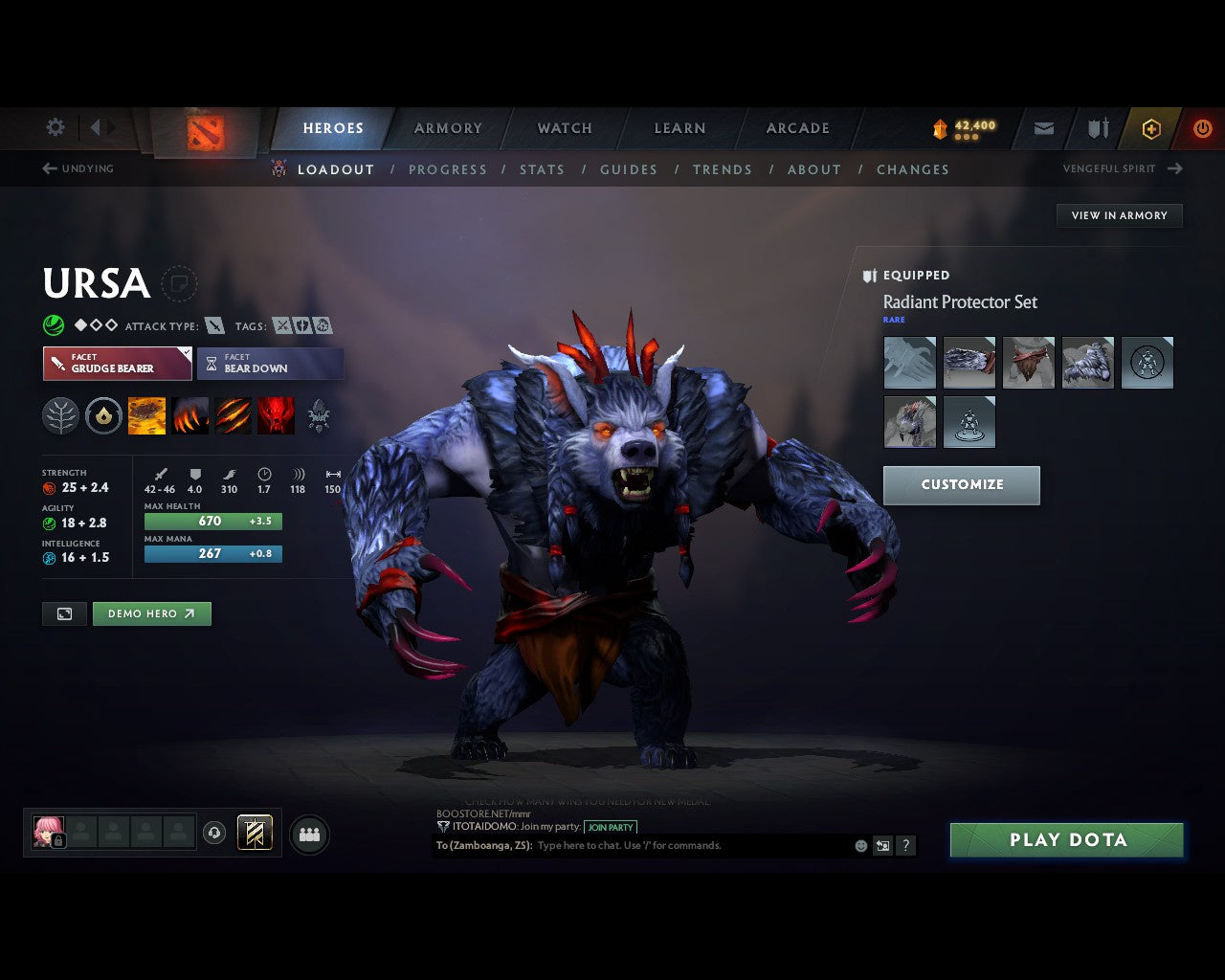Screen dimensions: 1225x980
Task: View the Enrage red ability icon
Action: pos(277,414)
